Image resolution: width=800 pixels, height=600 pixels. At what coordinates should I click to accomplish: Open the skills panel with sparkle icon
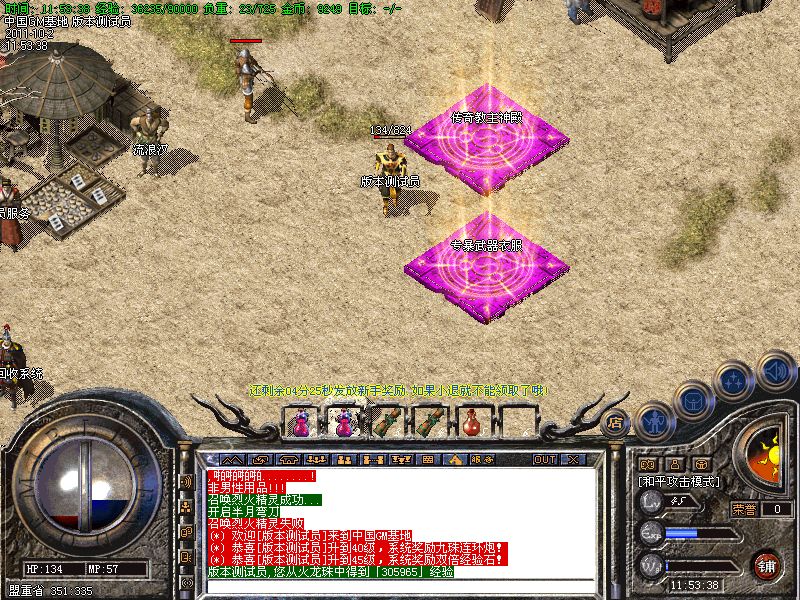tap(735, 381)
